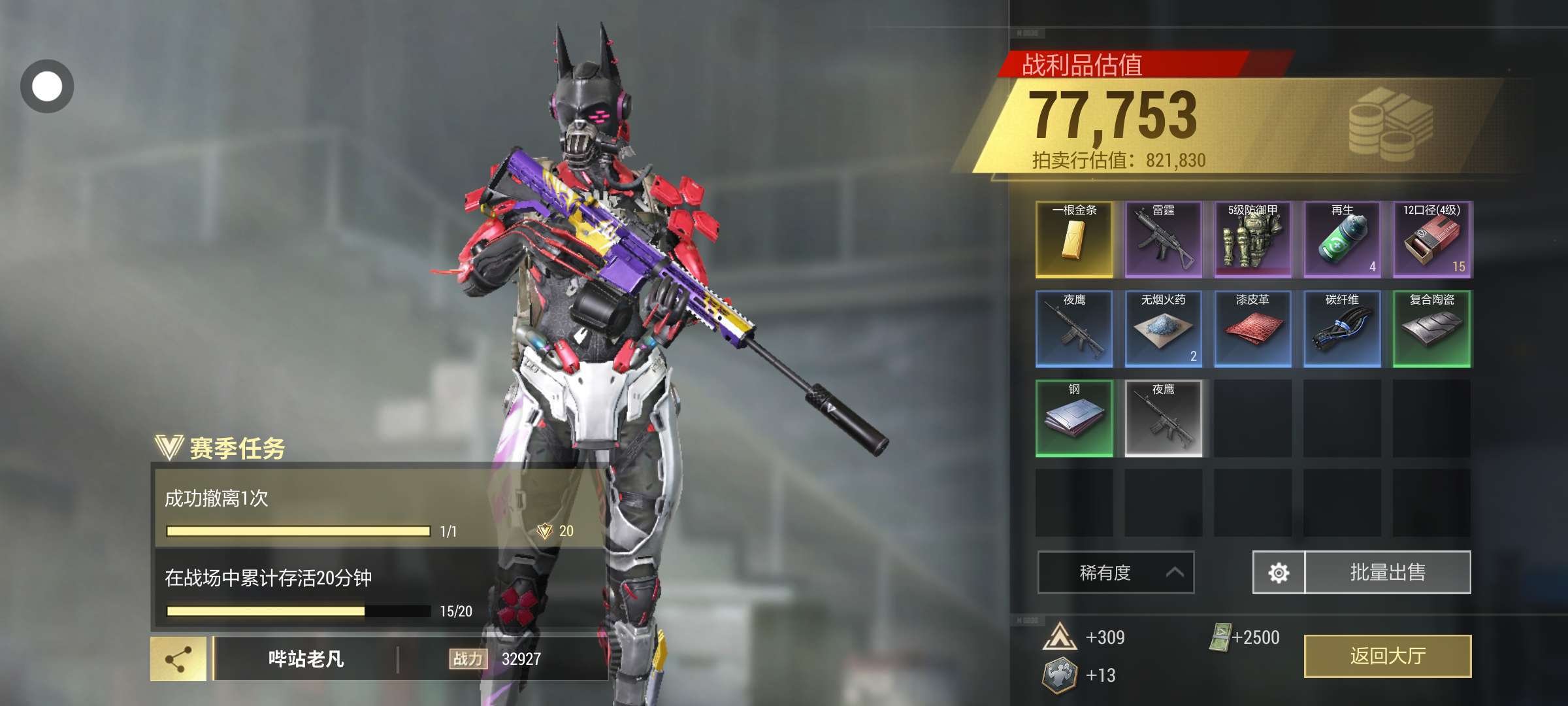Open the gear settings beside bulk sell
Image resolution: width=1568 pixels, height=706 pixels.
pyautogui.click(x=1279, y=573)
